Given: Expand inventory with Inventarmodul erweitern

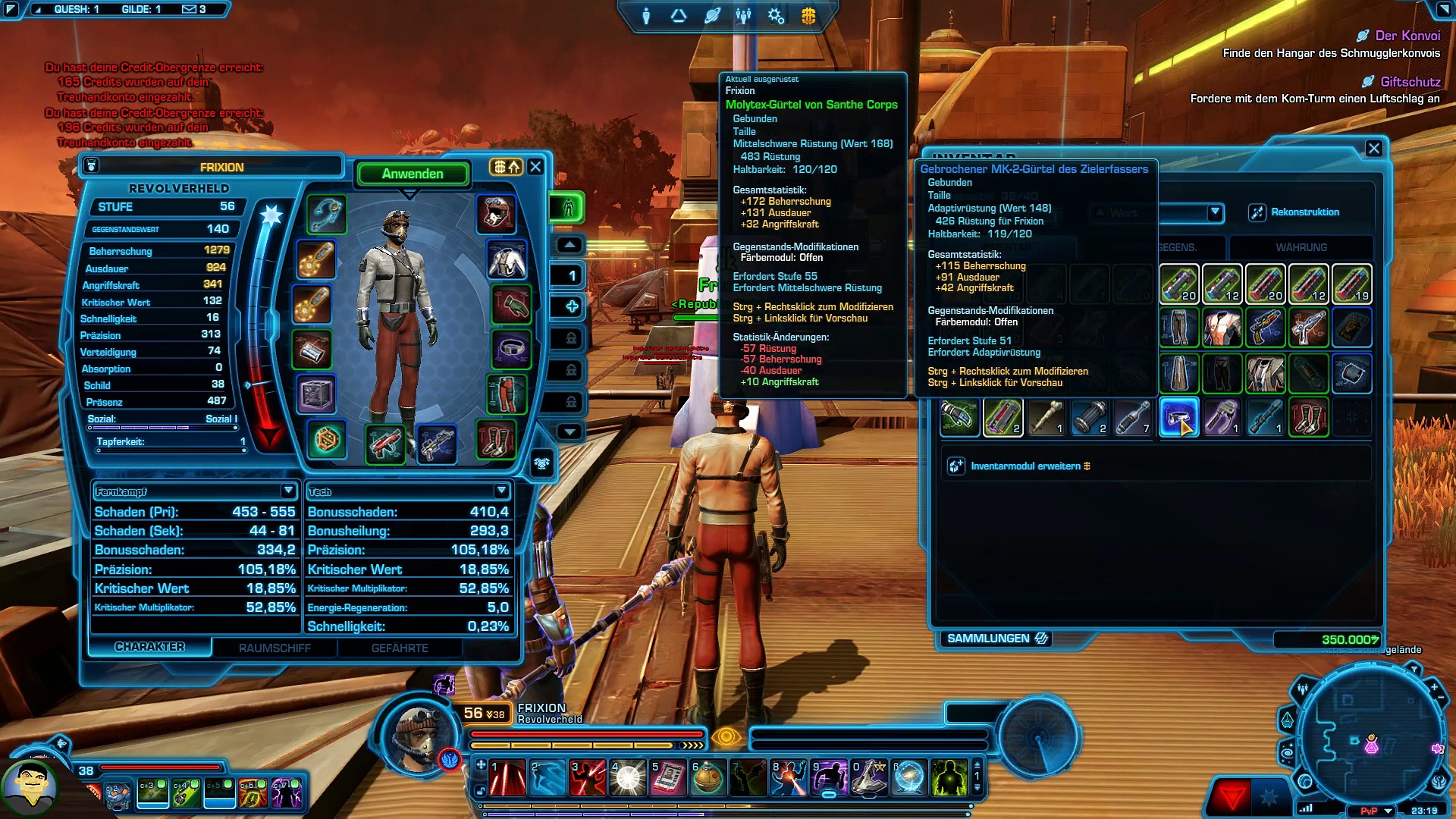Looking at the screenshot, I should tap(1024, 466).
